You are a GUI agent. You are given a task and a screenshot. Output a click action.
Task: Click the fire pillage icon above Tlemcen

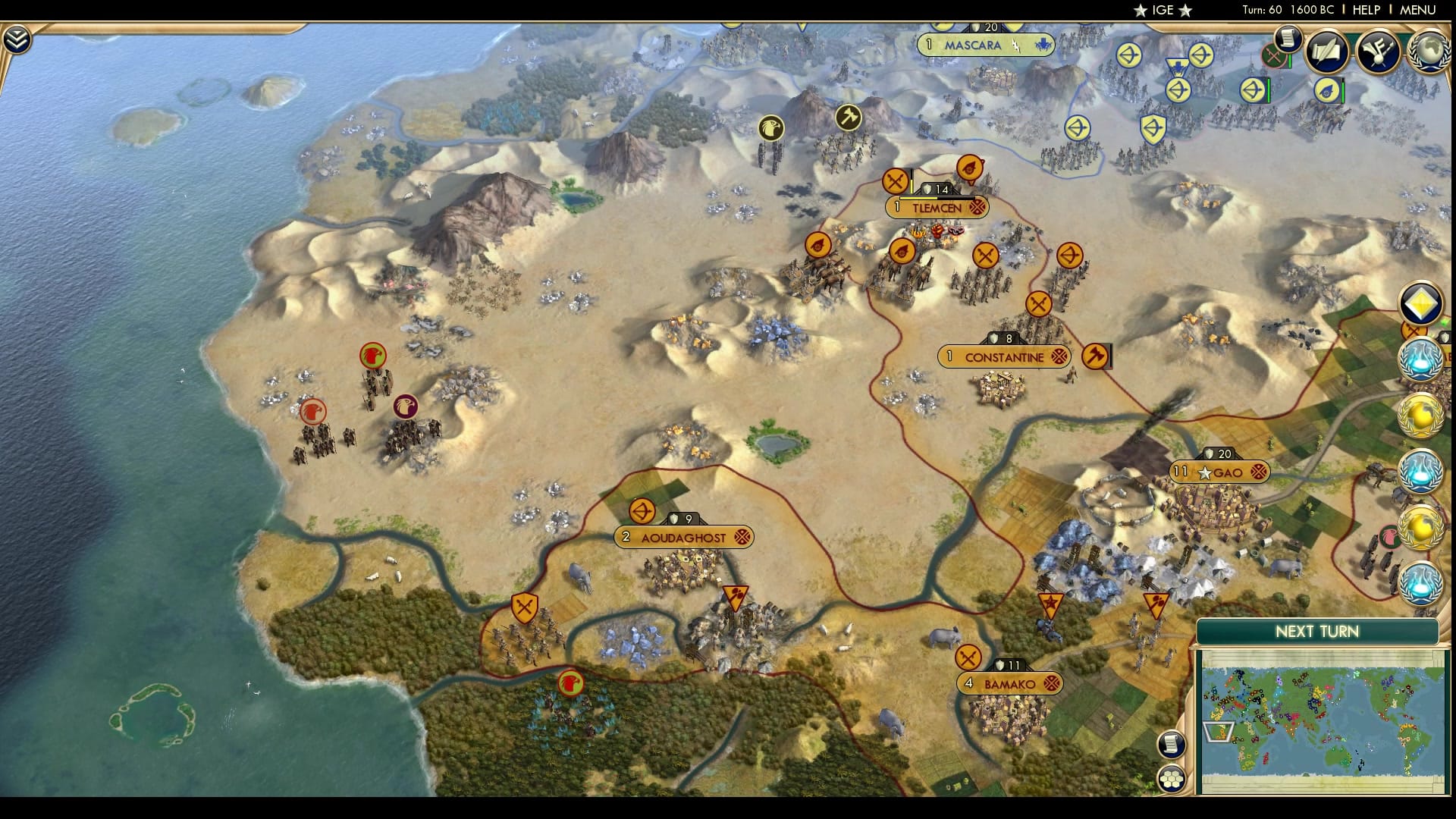971,167
